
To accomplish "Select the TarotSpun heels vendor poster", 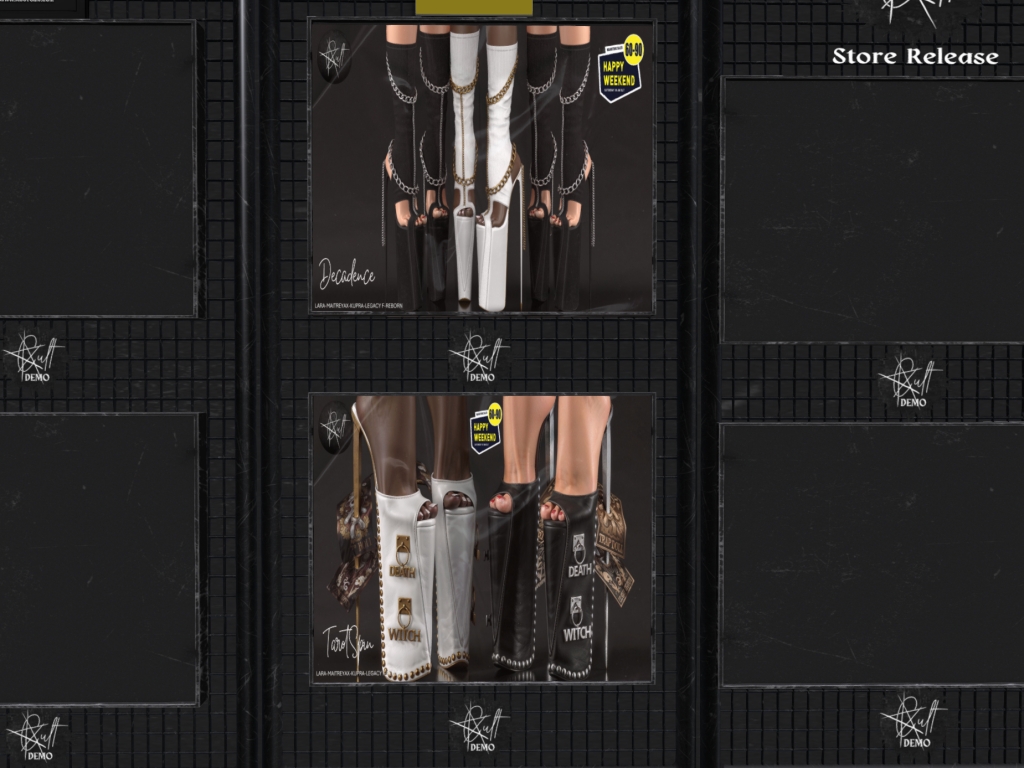I will [x=481, y=538].
